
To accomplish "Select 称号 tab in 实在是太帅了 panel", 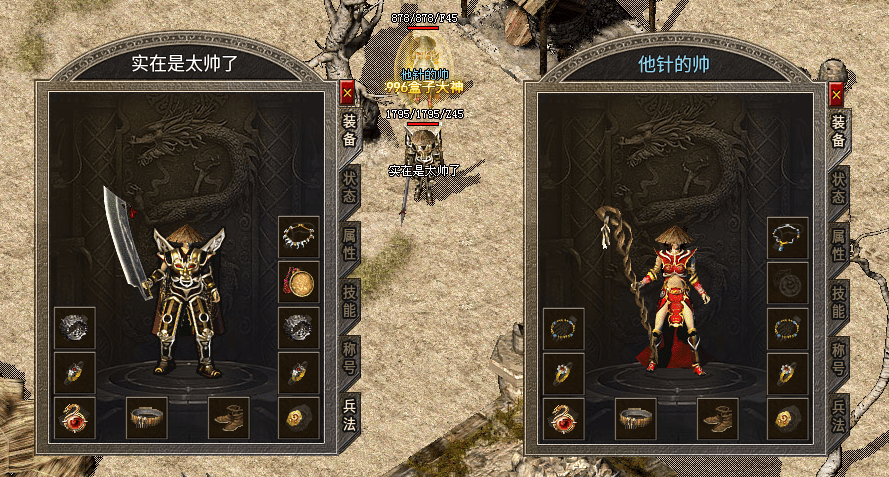I will tap(350, 357).
